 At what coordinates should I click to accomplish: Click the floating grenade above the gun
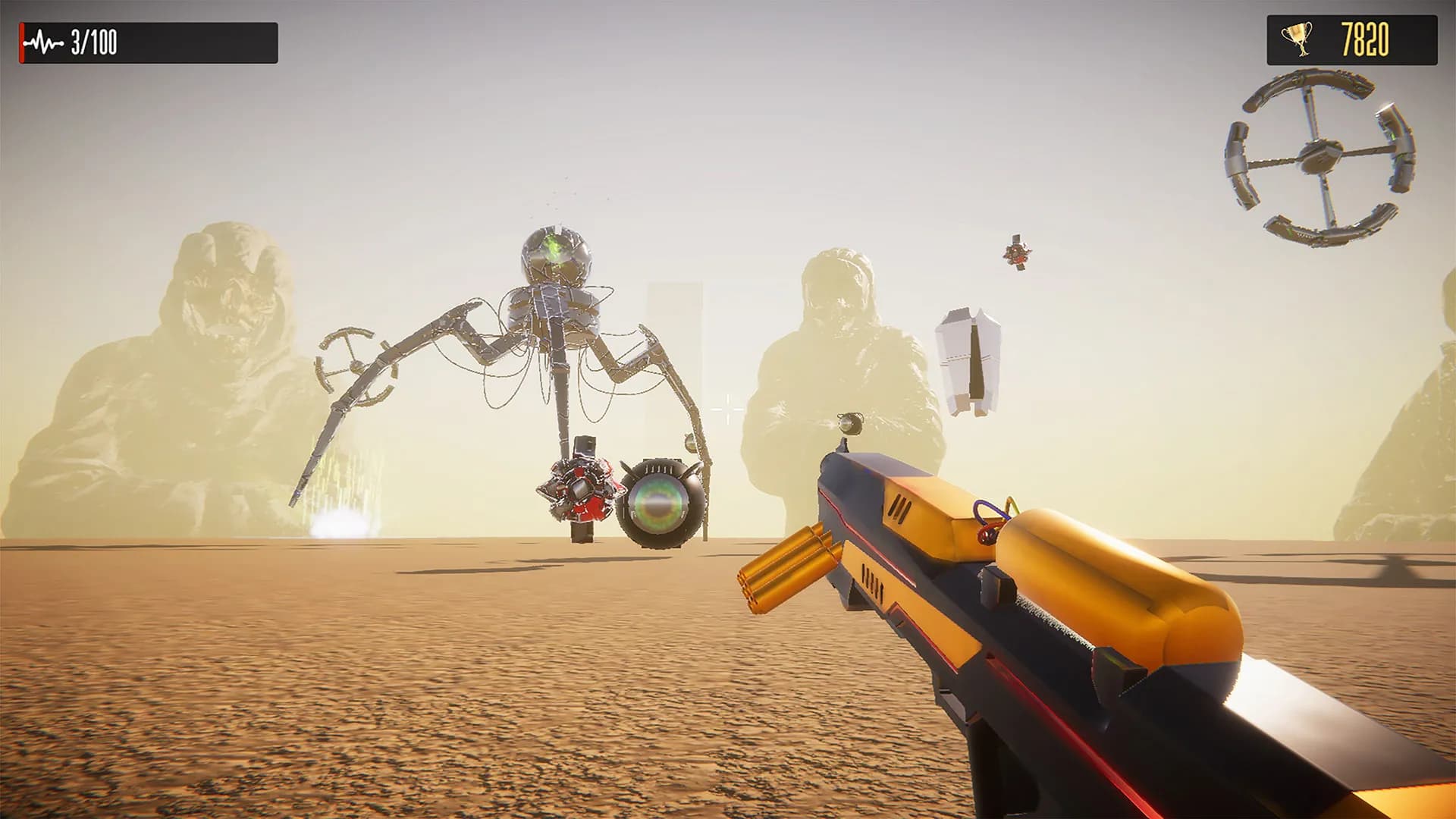click(x=851, y=421)
